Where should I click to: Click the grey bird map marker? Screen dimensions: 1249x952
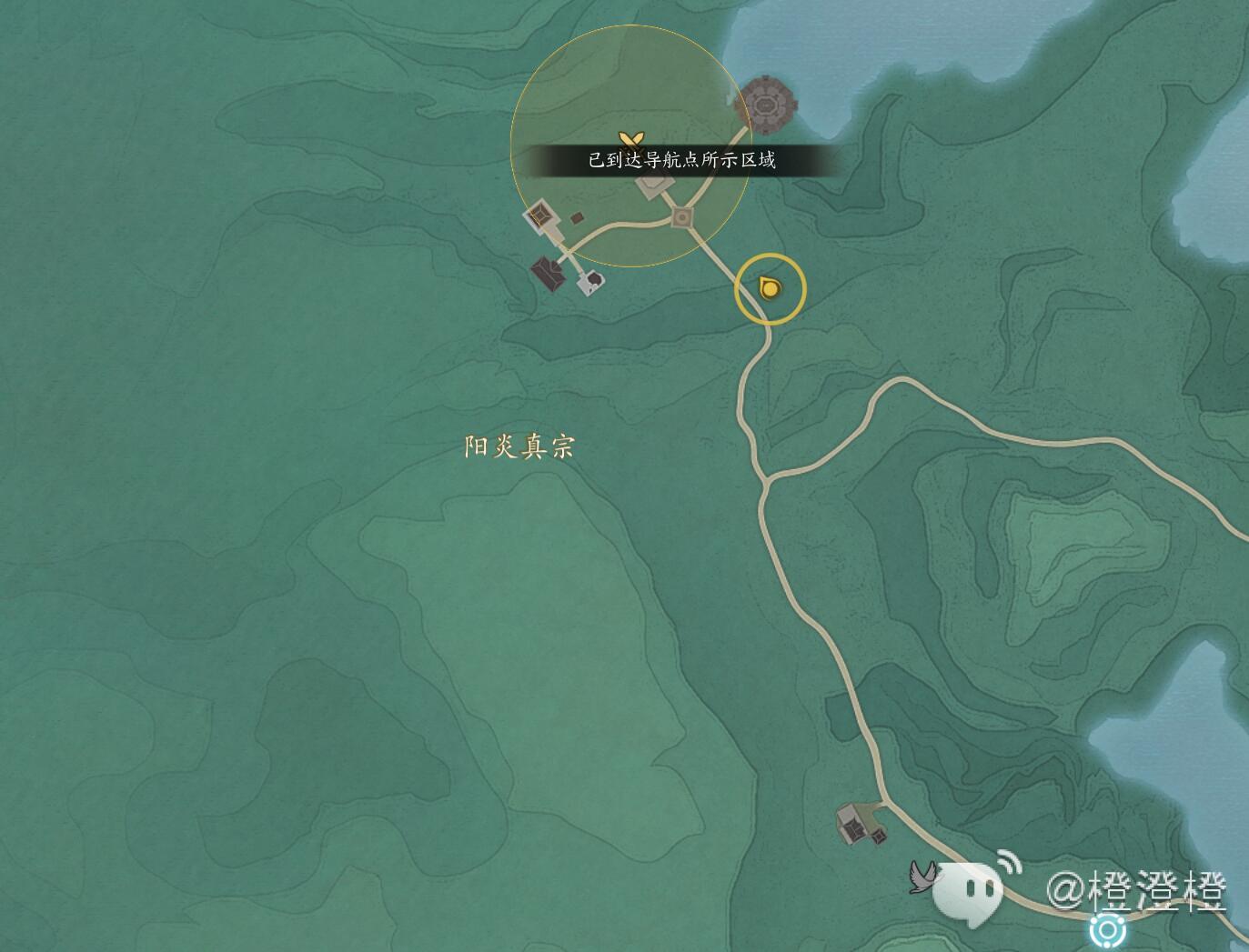click(x=922, y=877)
